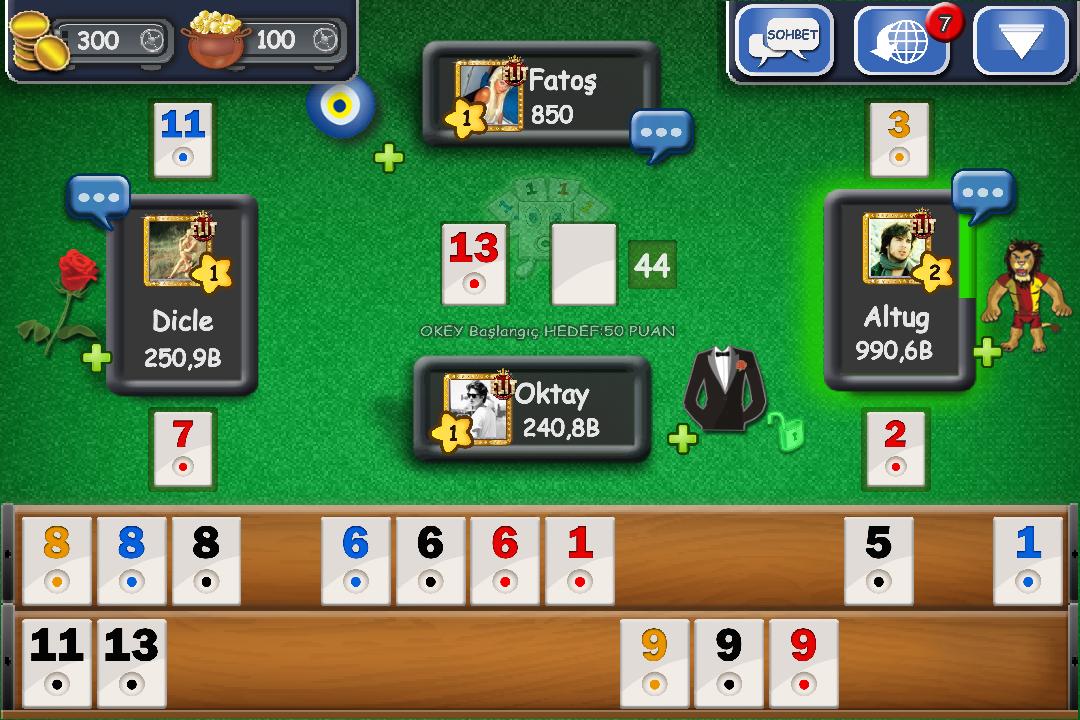Viewport: 1080px width, 720px height.
Task: Open the globe notifications button
Action: 901,41
